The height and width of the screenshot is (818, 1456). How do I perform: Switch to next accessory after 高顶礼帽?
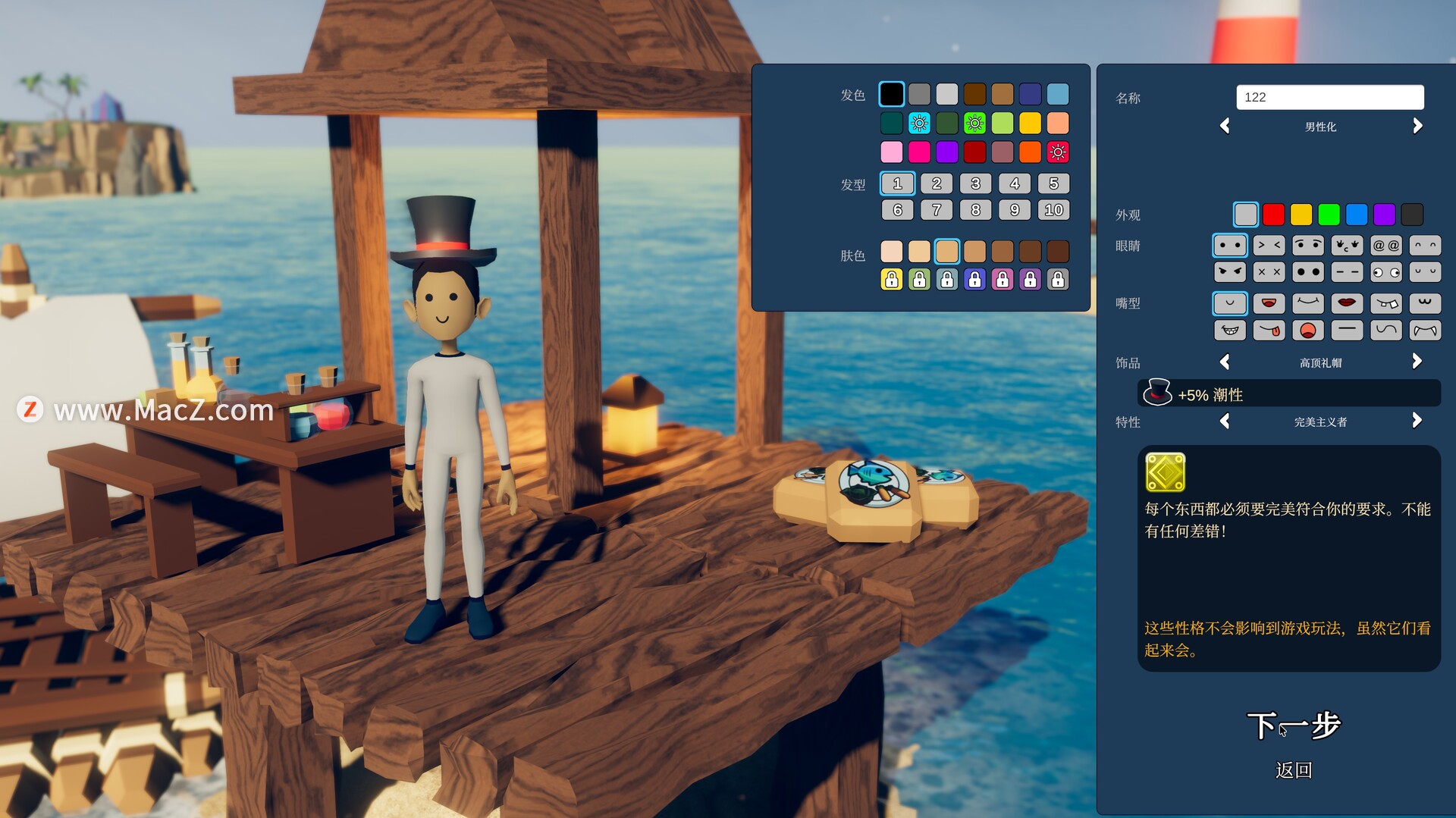[1417, 362]
